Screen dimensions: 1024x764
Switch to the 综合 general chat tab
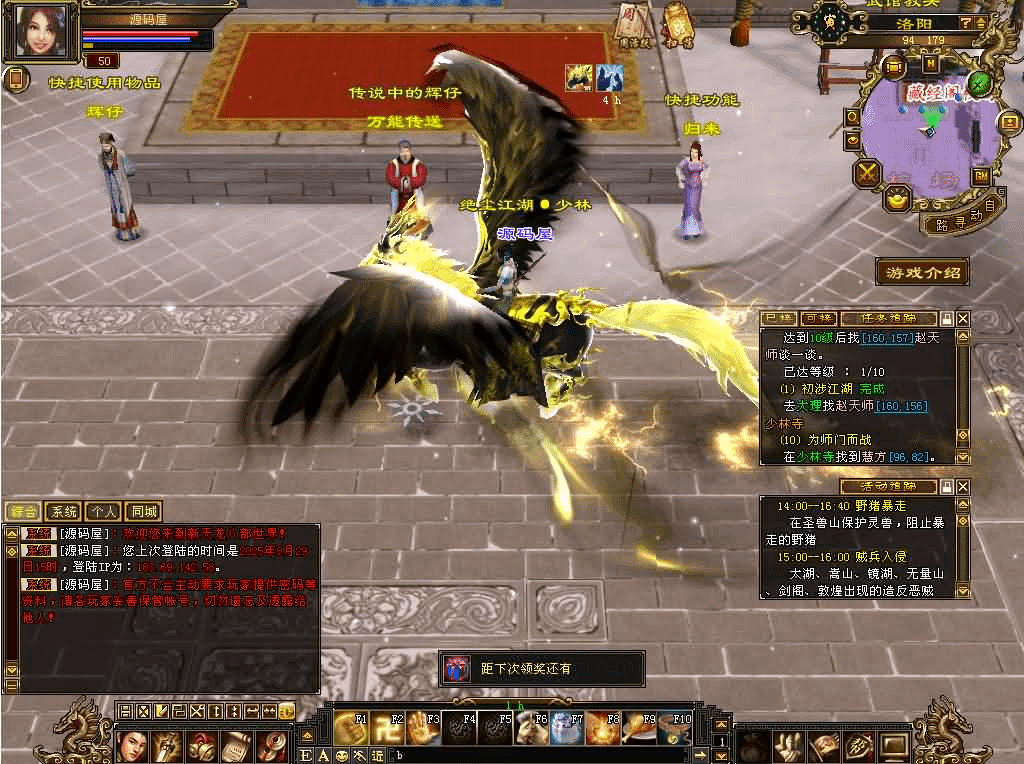[x=23, y=512]
